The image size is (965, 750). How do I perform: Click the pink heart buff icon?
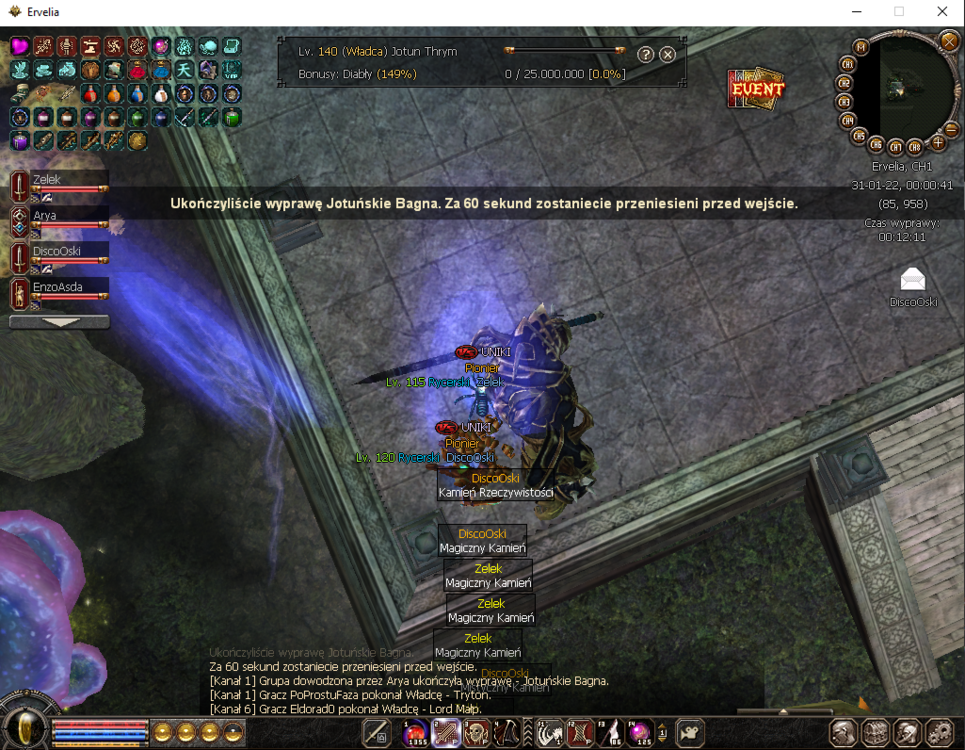point(19,47)
